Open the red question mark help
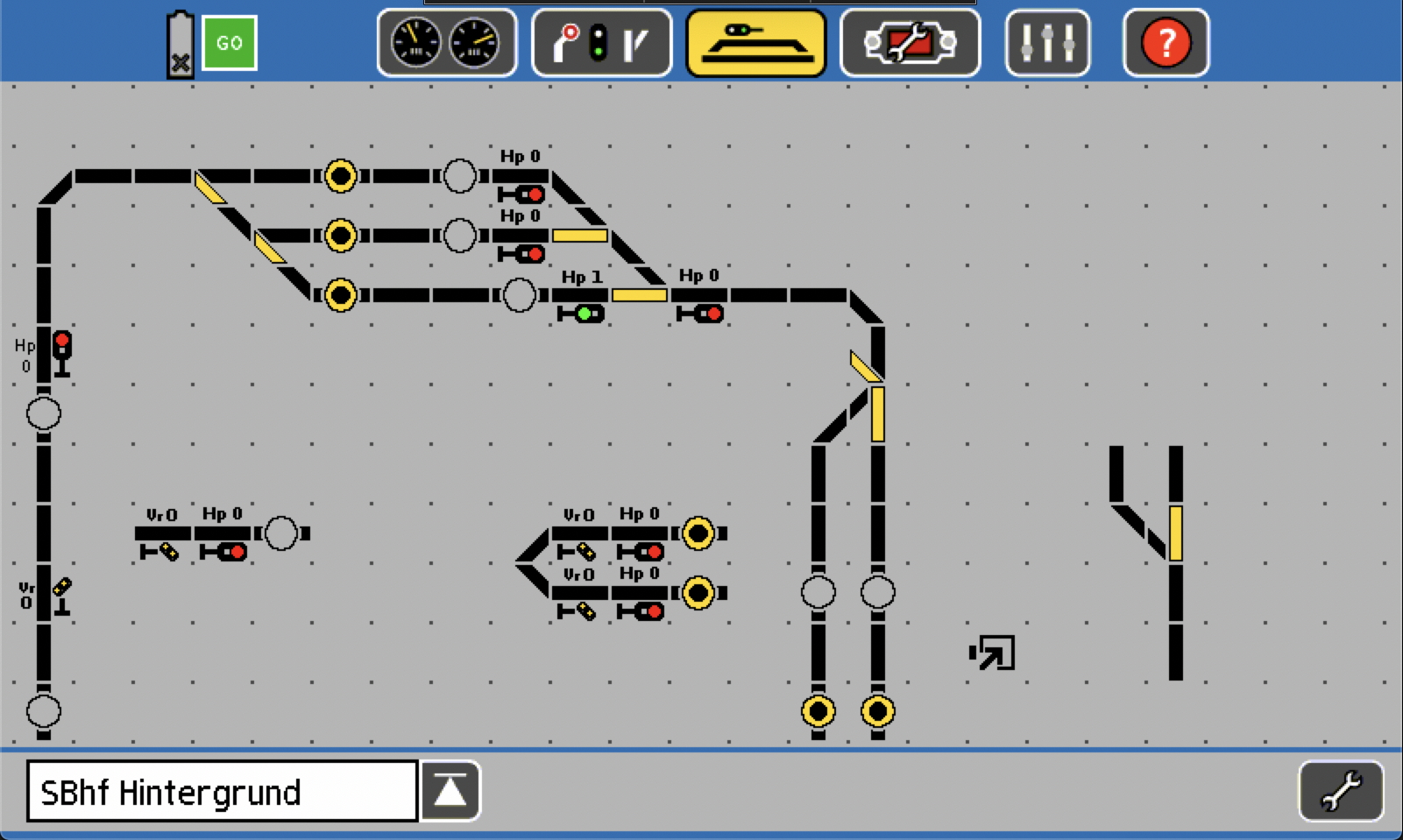Viewport: 1403px width, 840px height. click(1166, 43)
